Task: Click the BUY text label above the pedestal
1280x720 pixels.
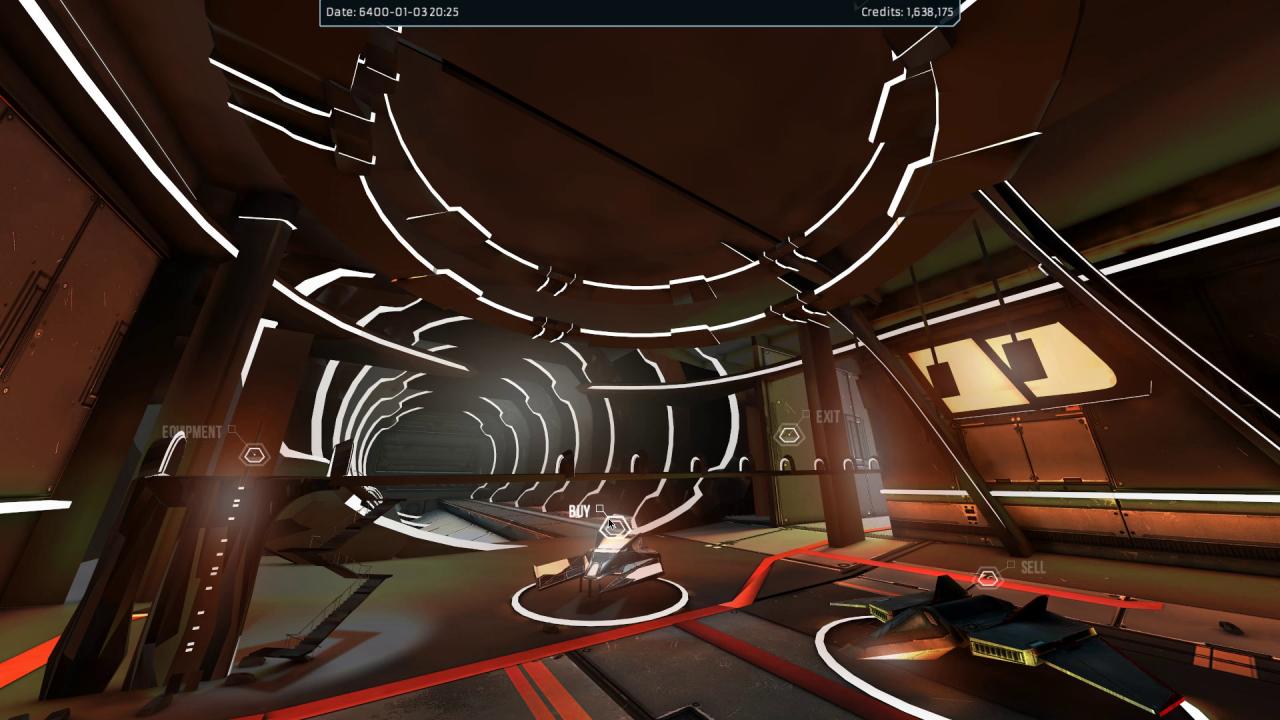Action: [579, 509]
